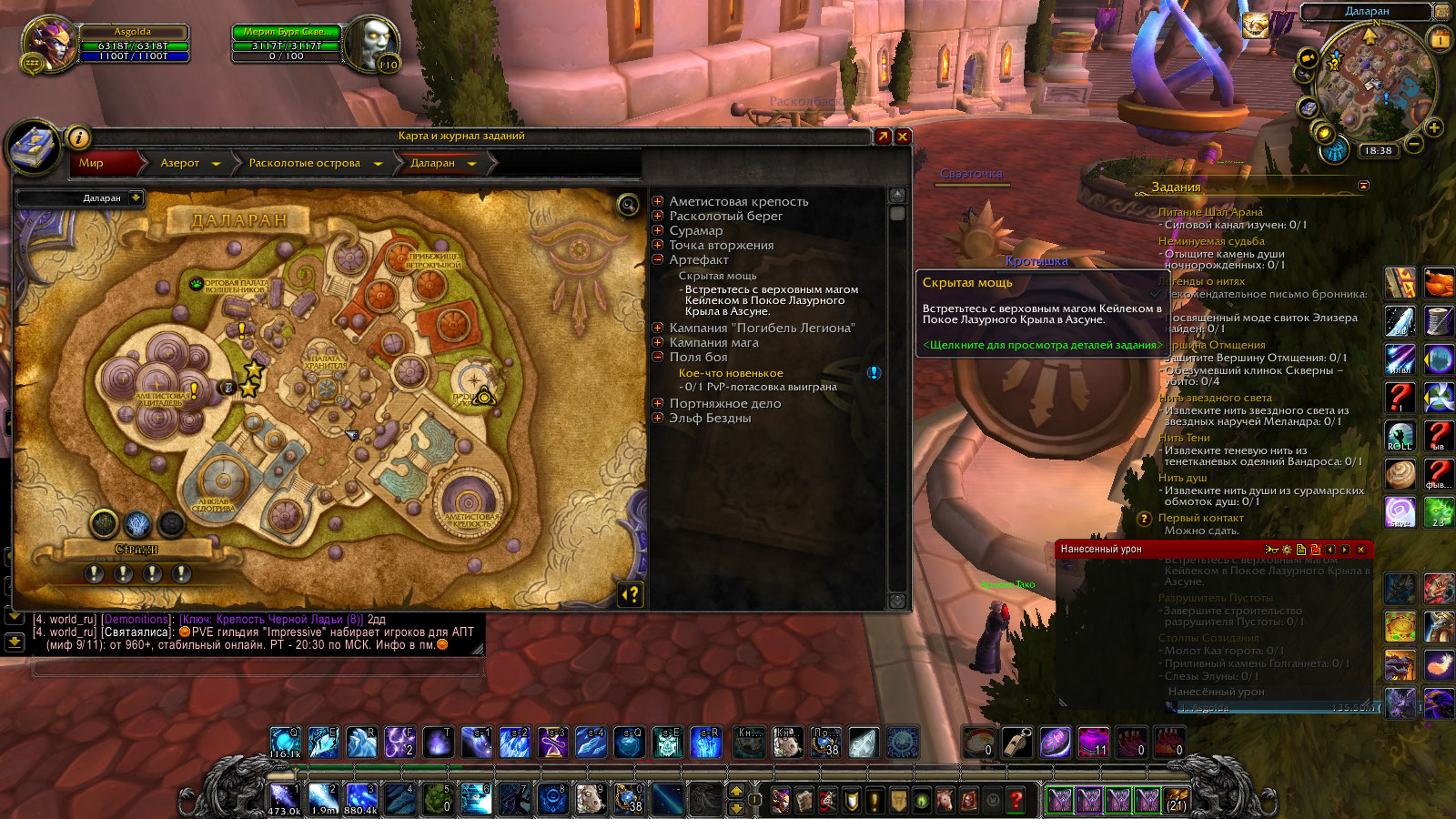Expand the Портняжное дело quest category
This screenshot has width=1456, height=819.
pyautogui.click(x=658, y=403)
